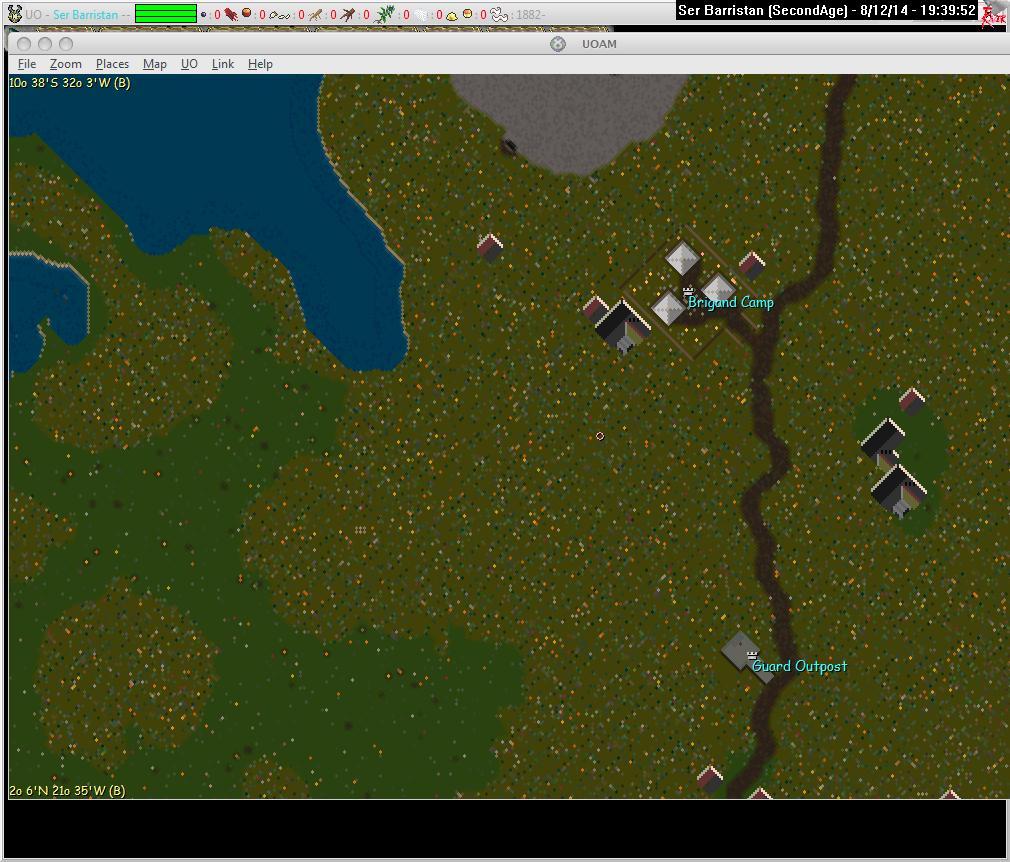Open the Zoom menu
Image resolution: width=1010 pixels, height=862 pixels.
[x=66, y=64]
